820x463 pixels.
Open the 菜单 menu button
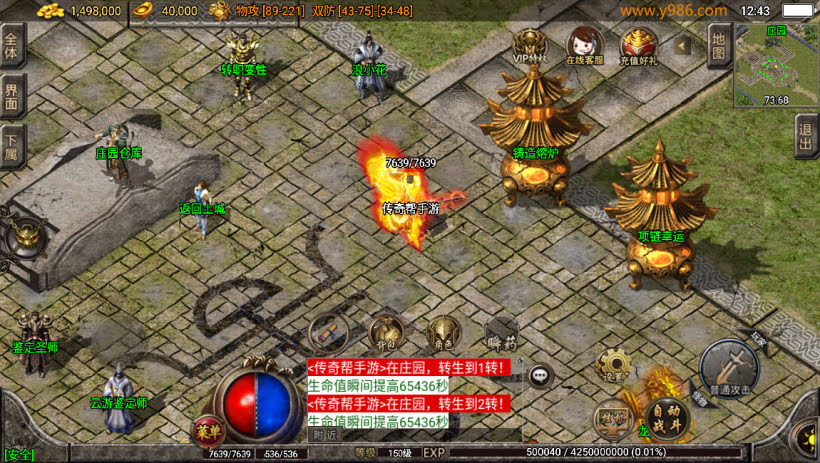207,431
